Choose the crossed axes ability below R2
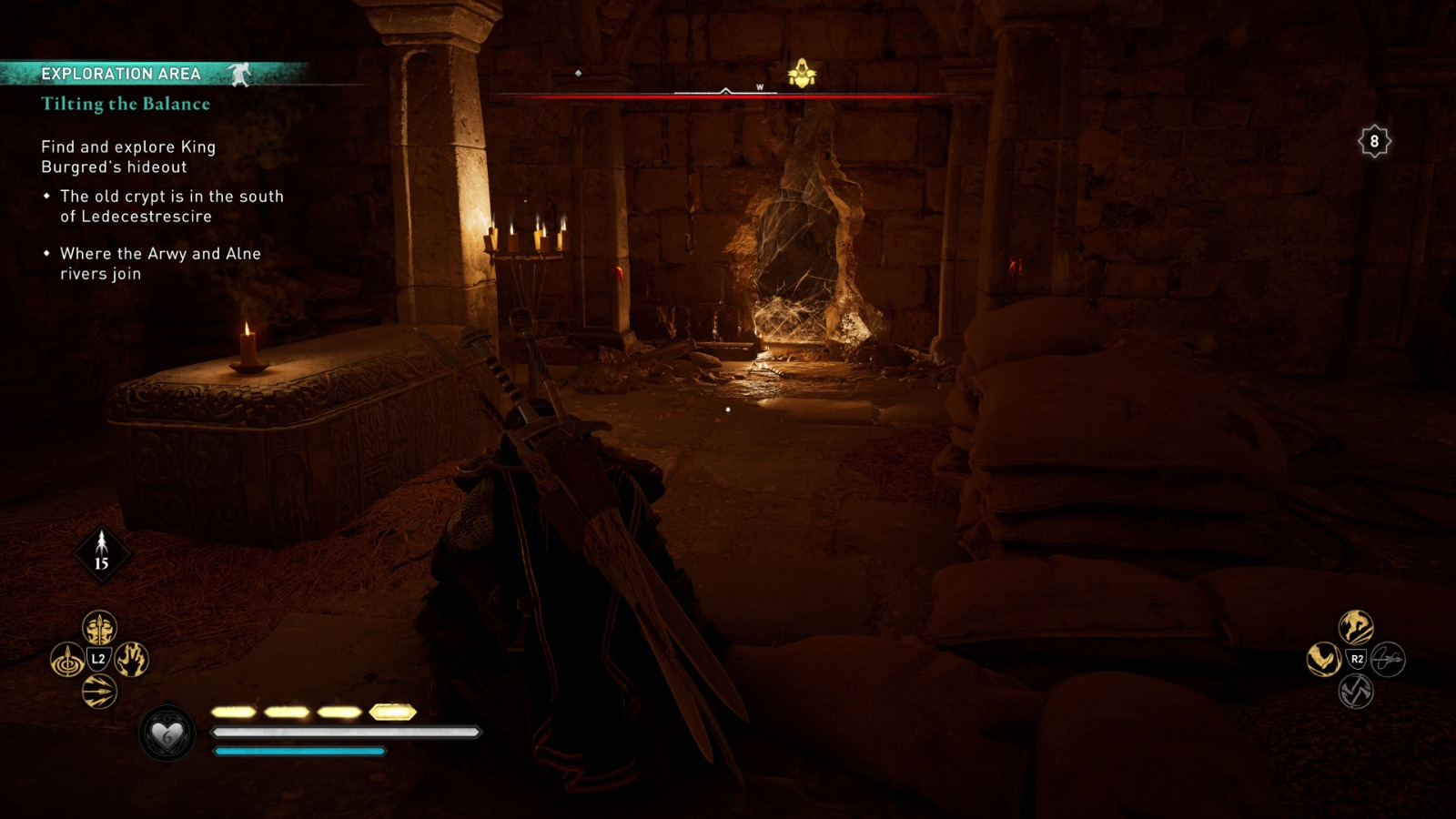This screenshot has width=1456, height=819. click(x=1356, y=692)
